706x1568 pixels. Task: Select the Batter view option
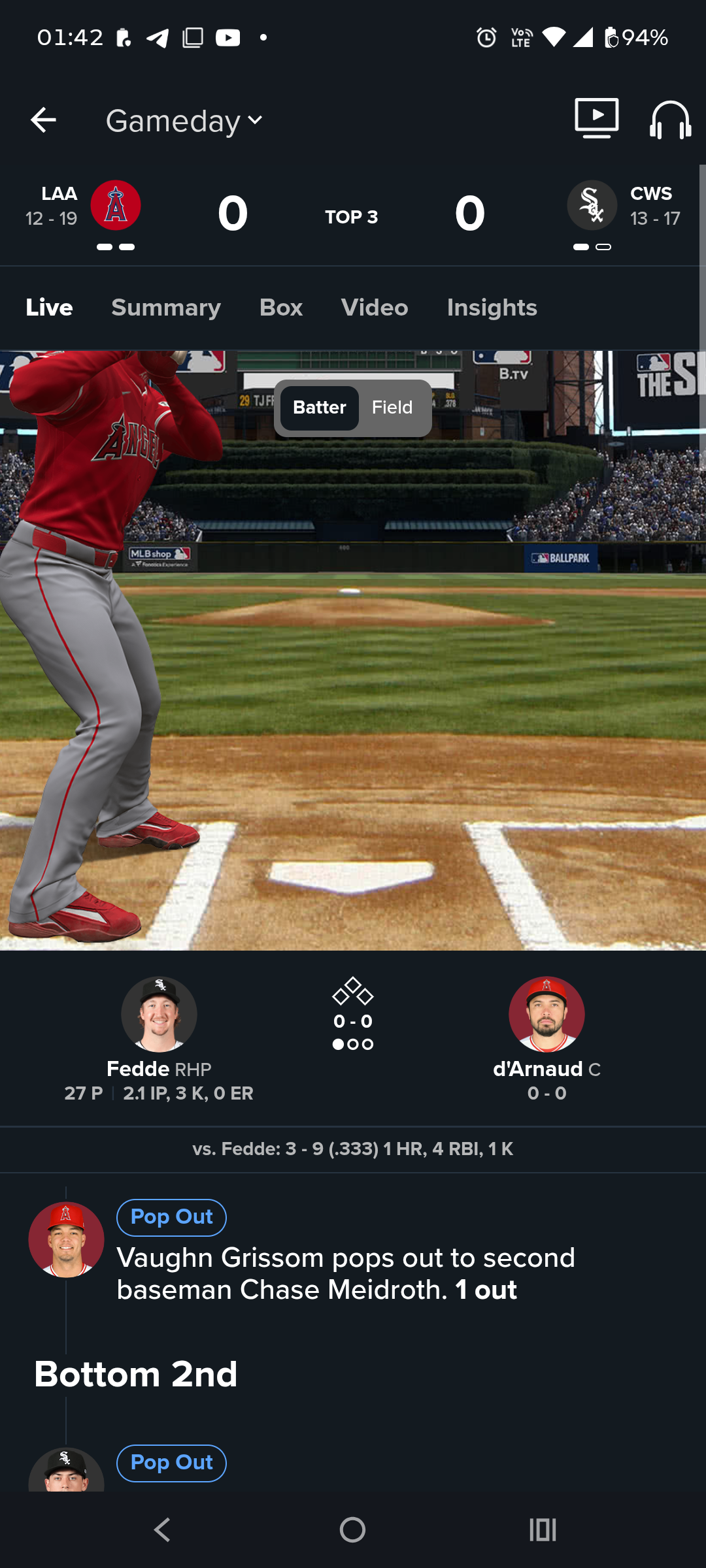(319, 408)
